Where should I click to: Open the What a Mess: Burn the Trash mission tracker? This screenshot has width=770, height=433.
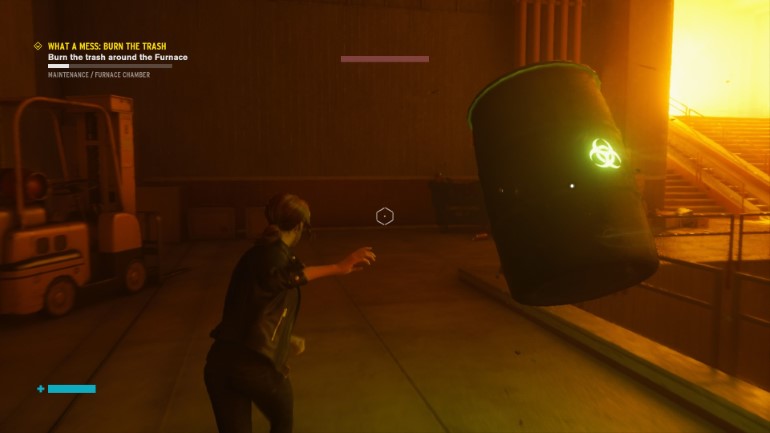point(107,46)
